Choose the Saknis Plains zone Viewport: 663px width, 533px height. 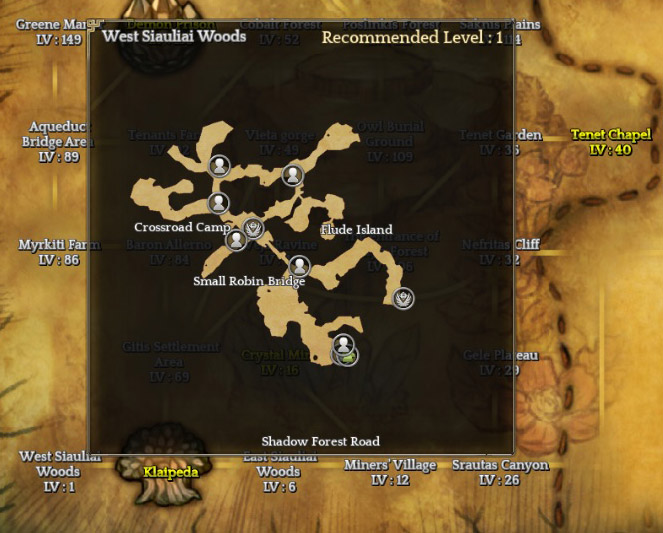point(500,32)
